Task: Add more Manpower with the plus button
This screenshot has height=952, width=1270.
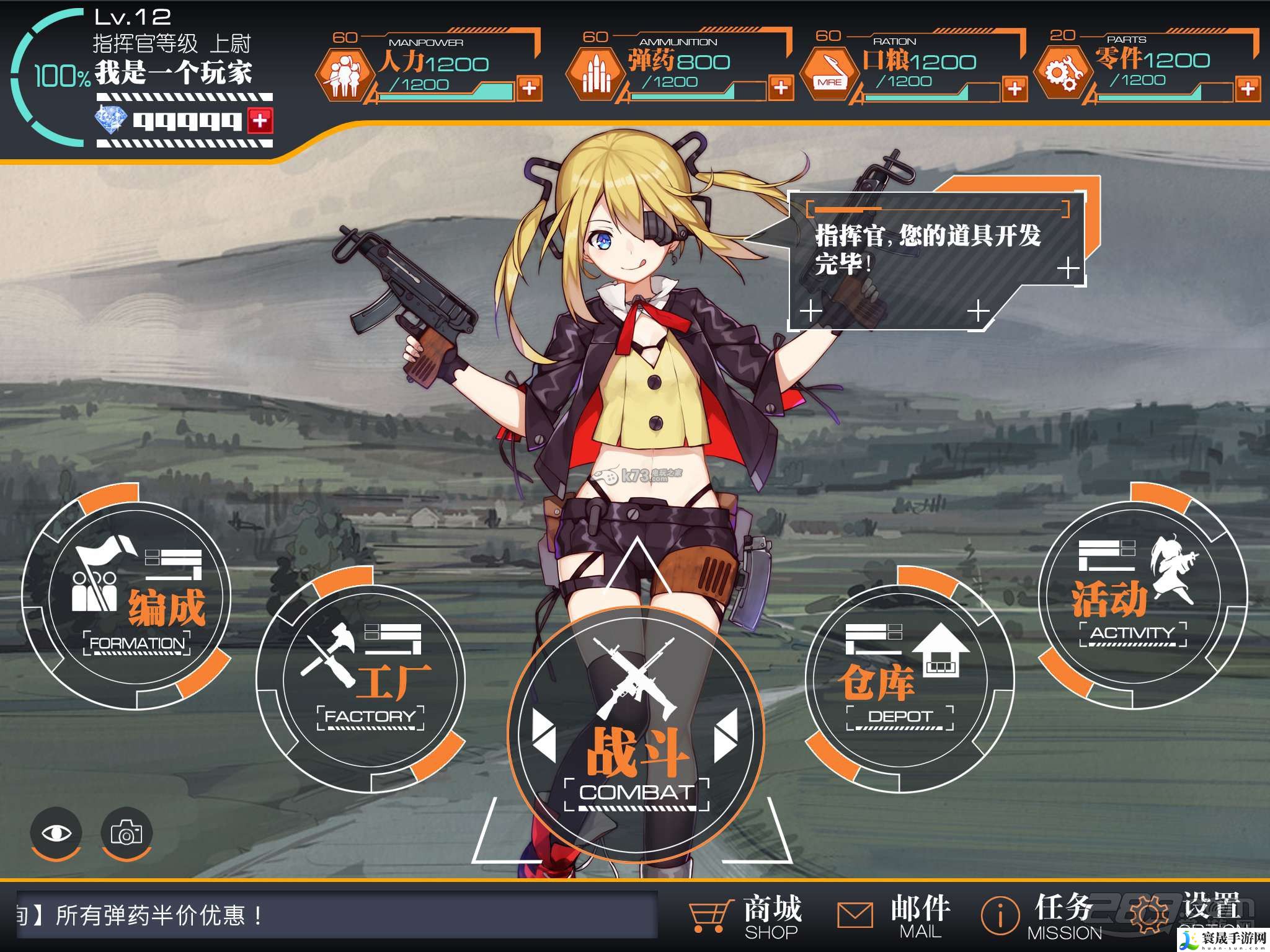Action: pos(529,89)
